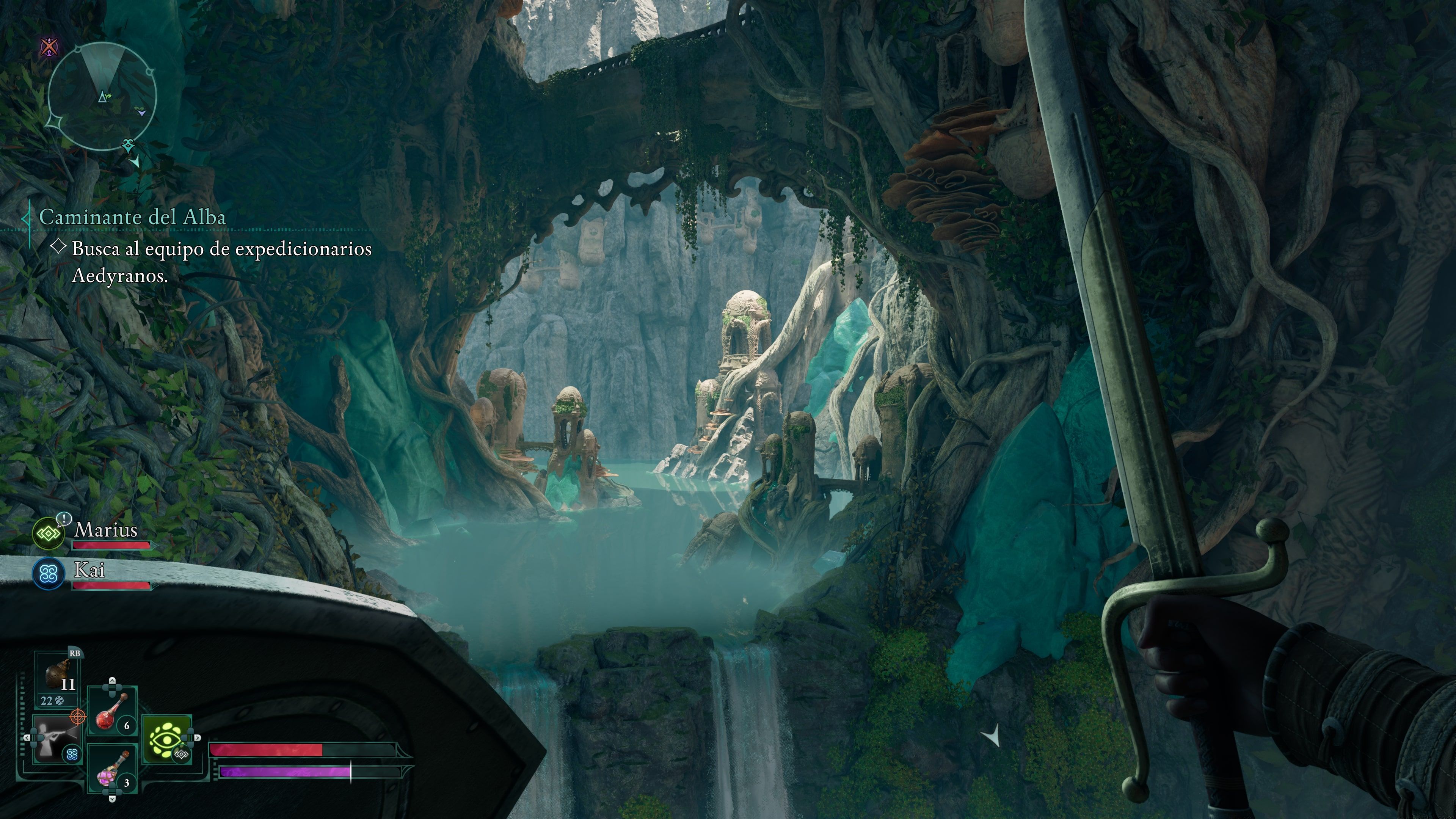Select the Caminante del Alba quest tracker
The height and width of the screenshot is (819, 1456).
tap(132, 217)
